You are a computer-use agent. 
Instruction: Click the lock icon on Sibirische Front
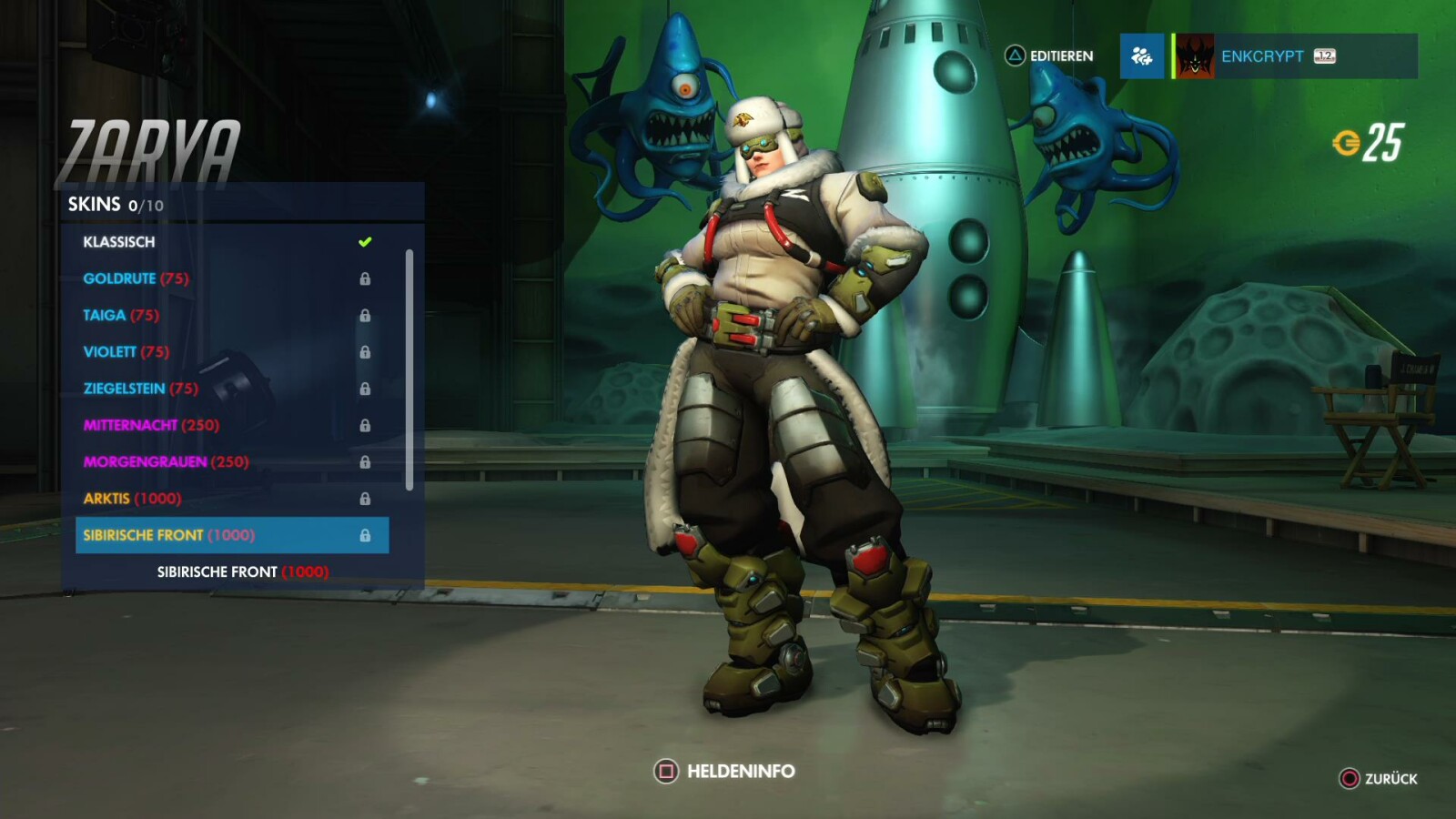(x=368, y=535)
